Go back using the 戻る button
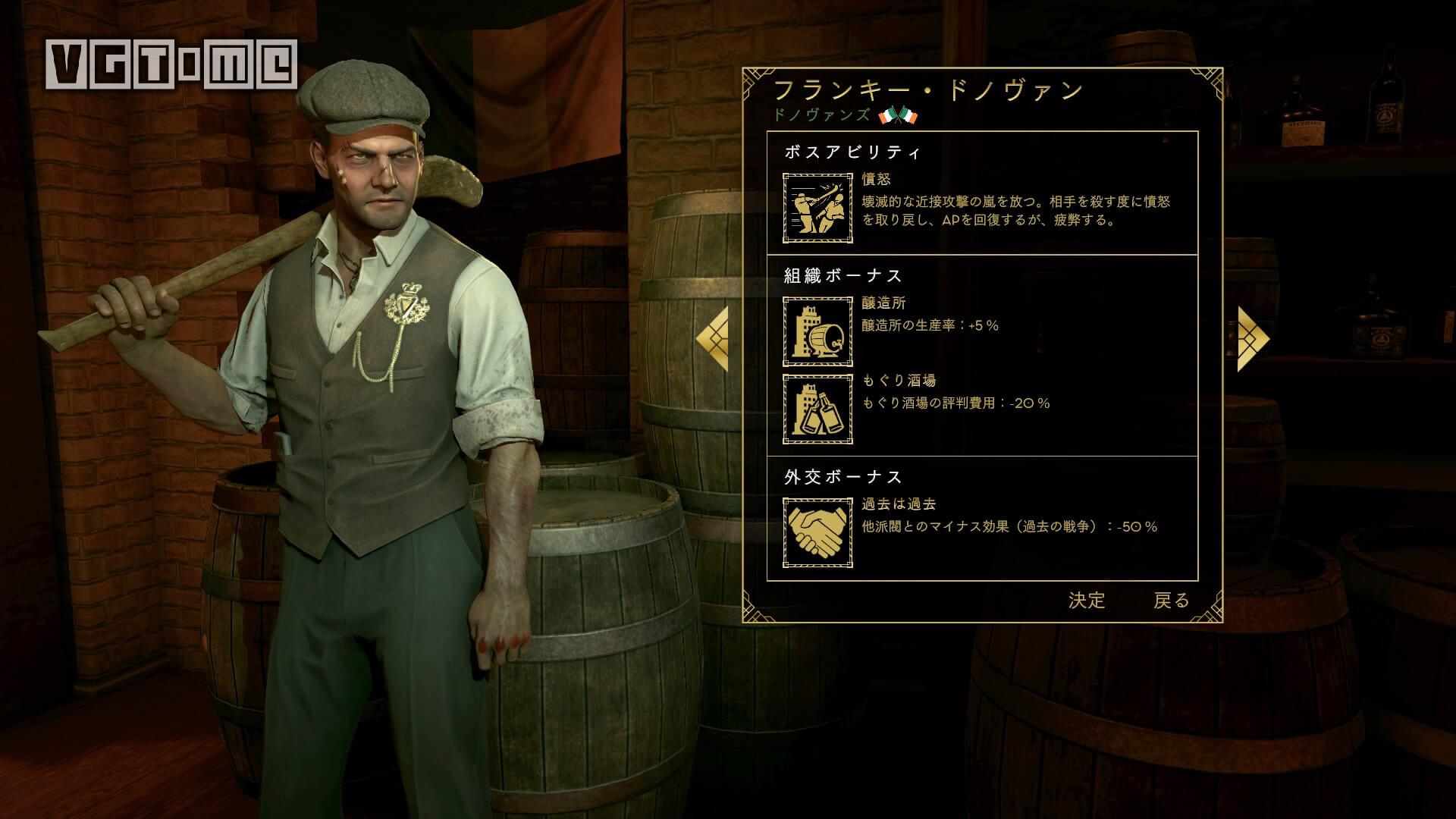1456x819 pixels. pyautogui.click(x=1175, y=600)
